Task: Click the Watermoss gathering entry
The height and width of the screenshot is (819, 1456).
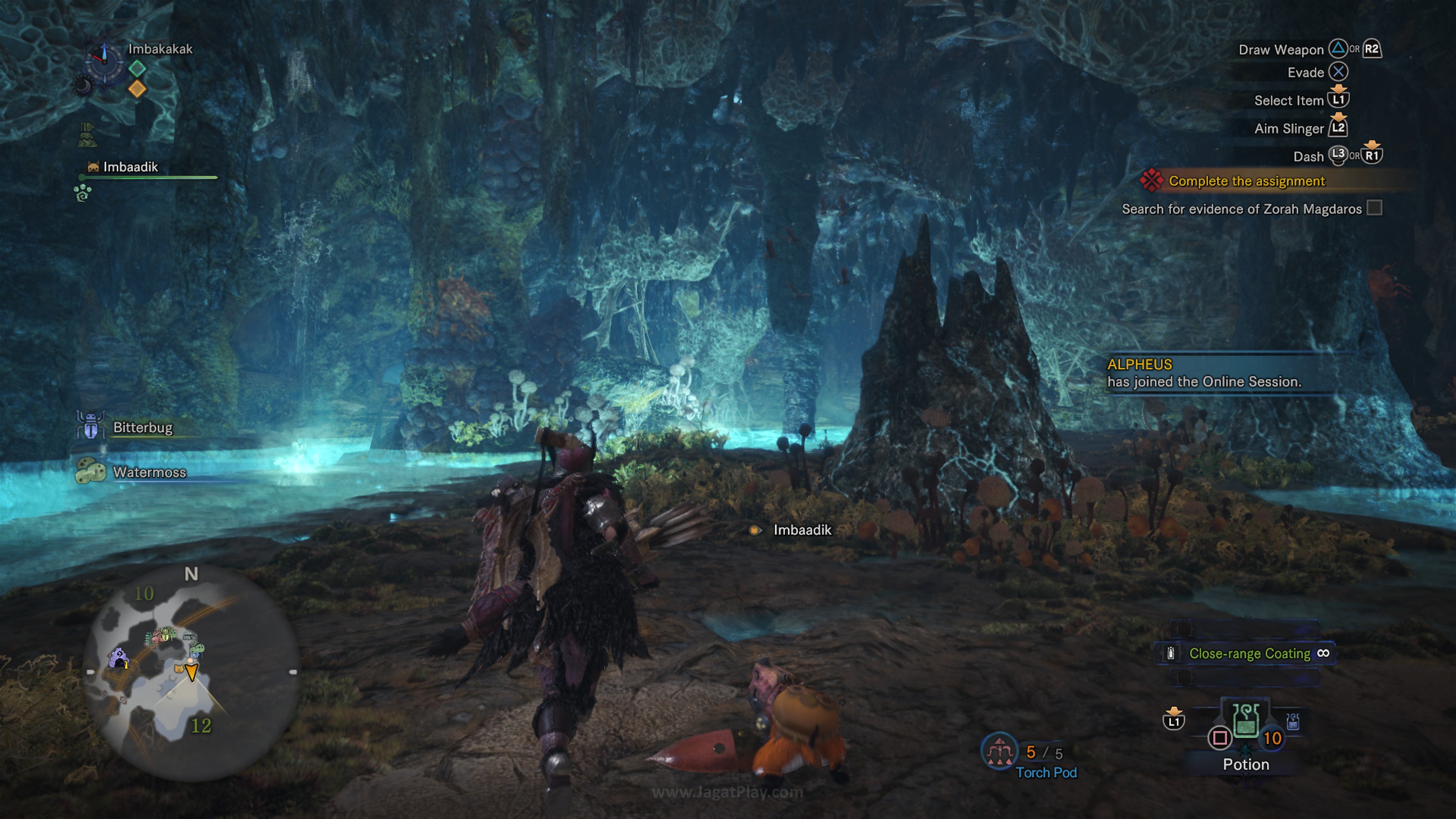Action: (149, 472)
